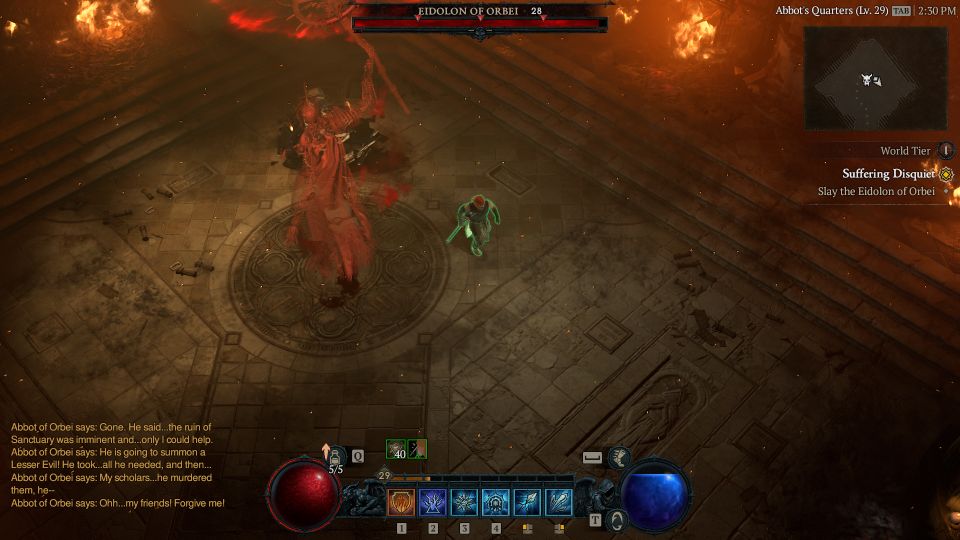The image size is (960, 540).
Task: Inspect the buff icon showing 40
Action: [x=397, y=449]
